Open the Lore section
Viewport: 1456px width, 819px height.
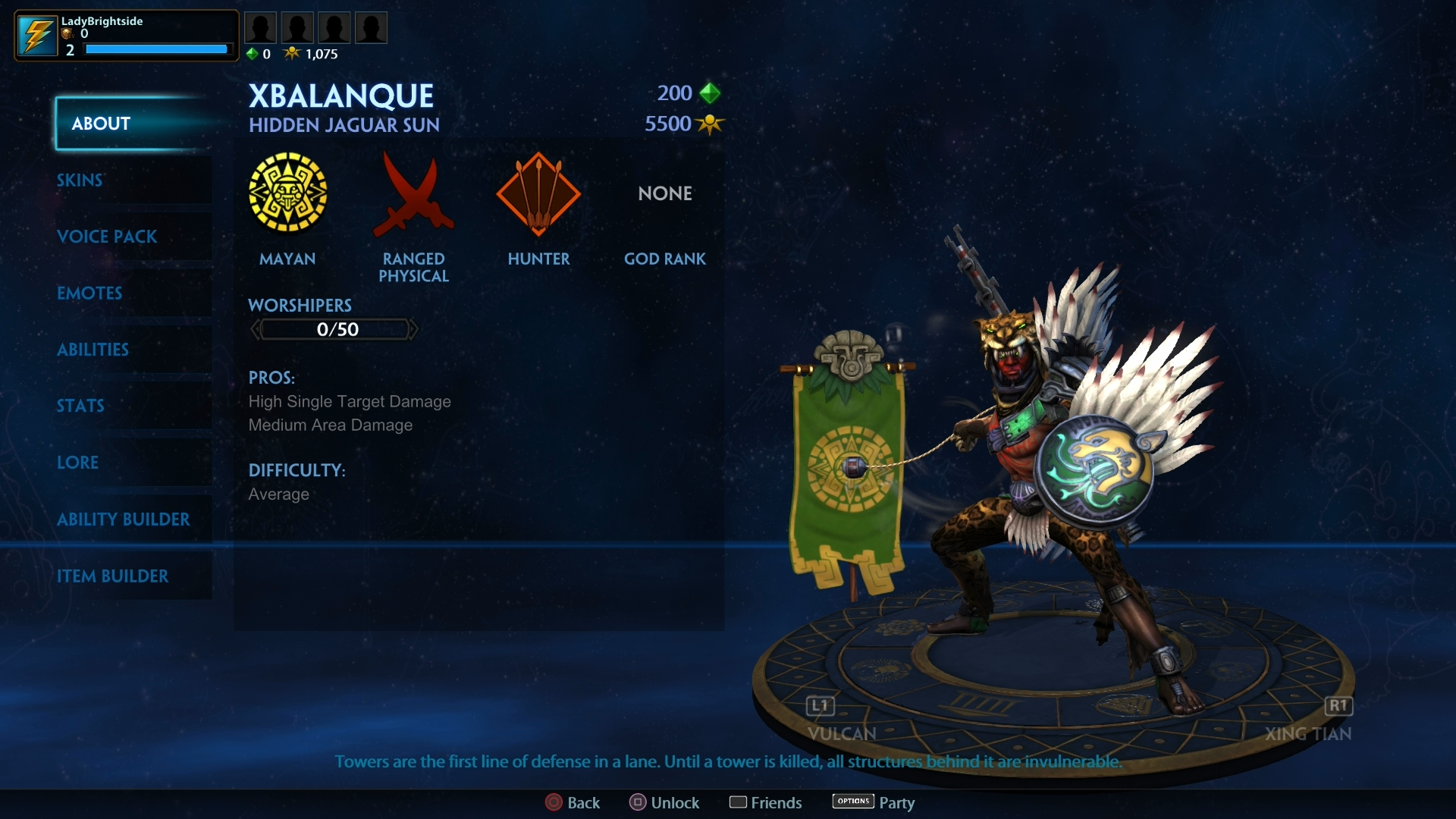click(x=77, y=463)
